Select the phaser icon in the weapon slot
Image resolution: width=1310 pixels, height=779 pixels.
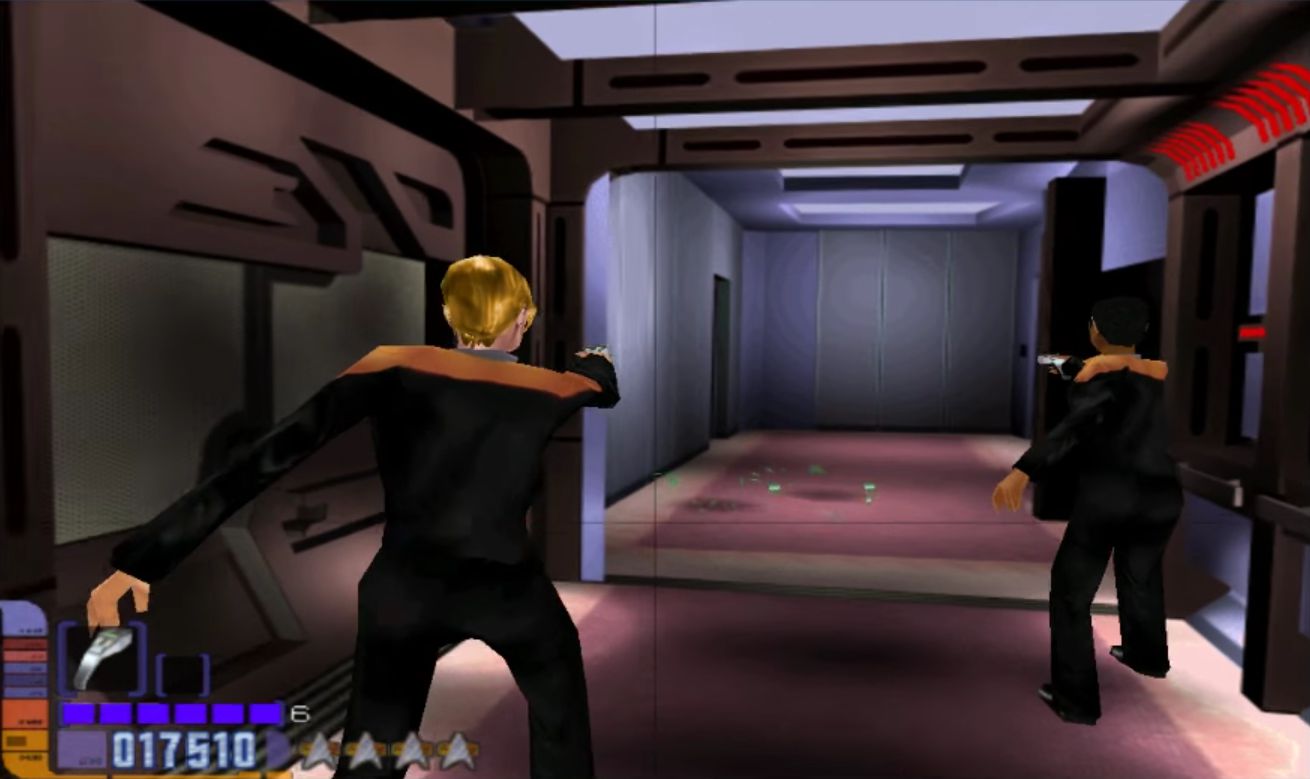(100, 658)
